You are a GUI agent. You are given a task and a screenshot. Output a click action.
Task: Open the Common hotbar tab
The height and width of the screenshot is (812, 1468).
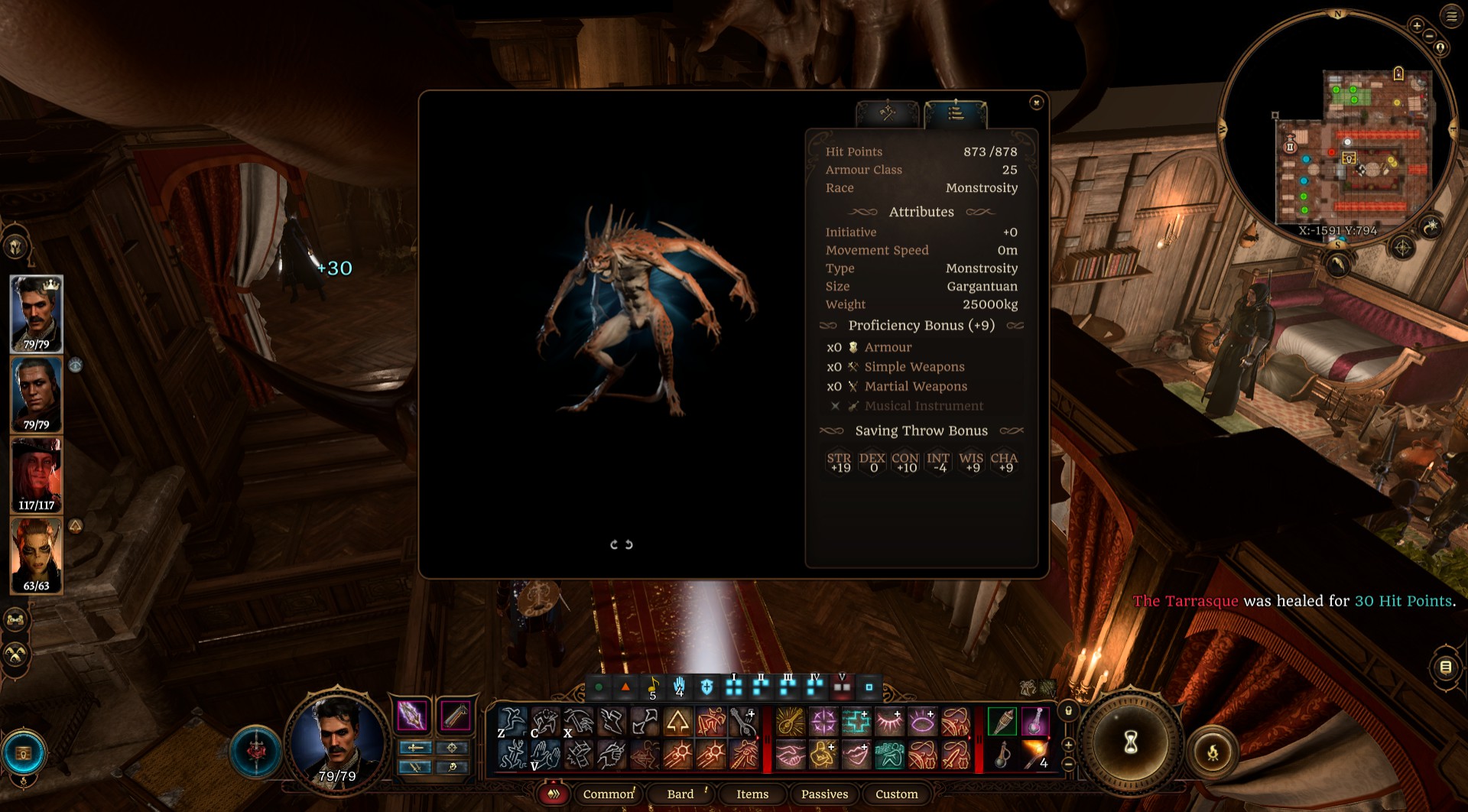(x=609, y=794)
